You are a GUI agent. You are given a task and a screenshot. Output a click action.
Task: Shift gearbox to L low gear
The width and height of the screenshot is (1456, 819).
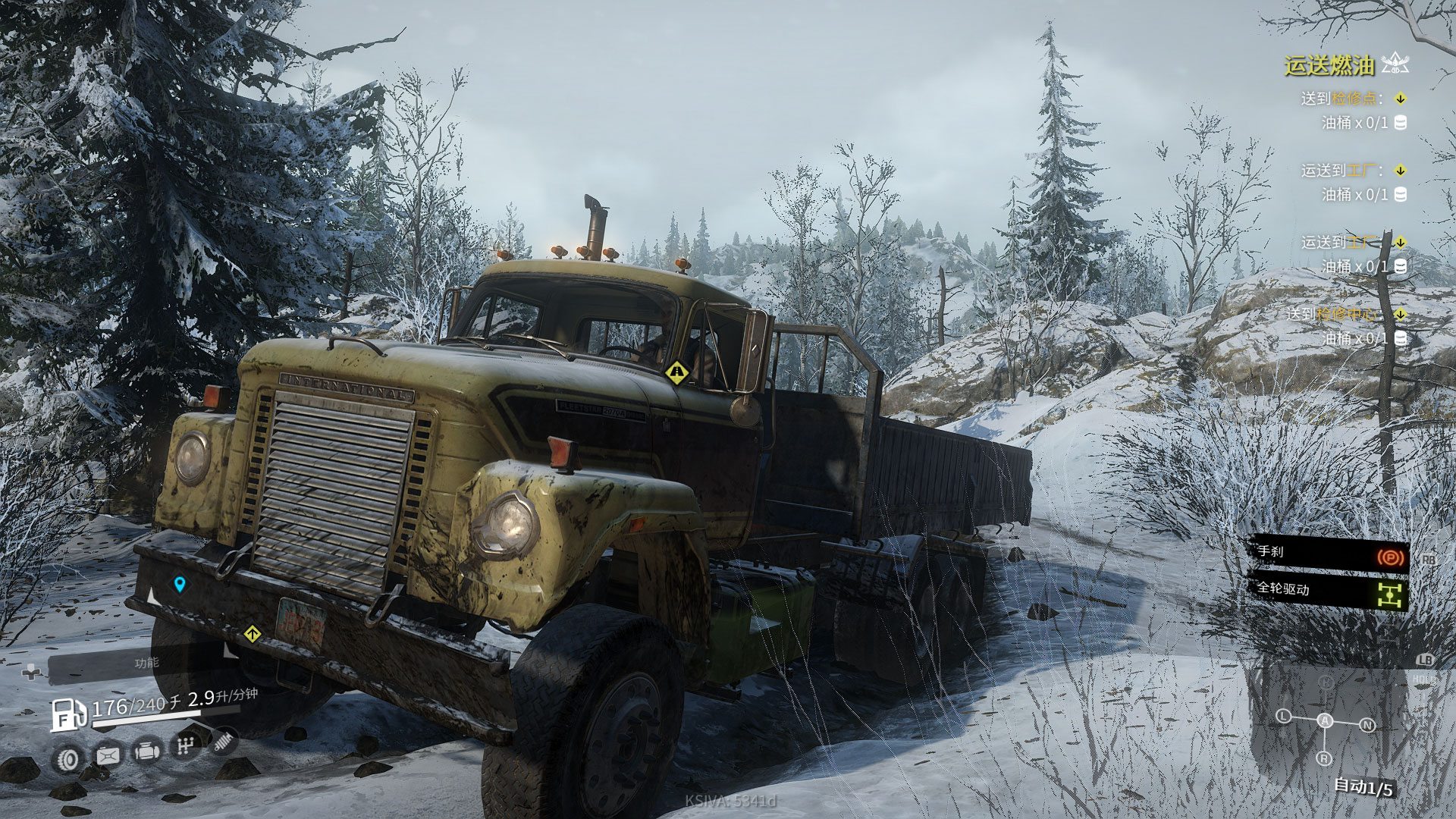1283,716
